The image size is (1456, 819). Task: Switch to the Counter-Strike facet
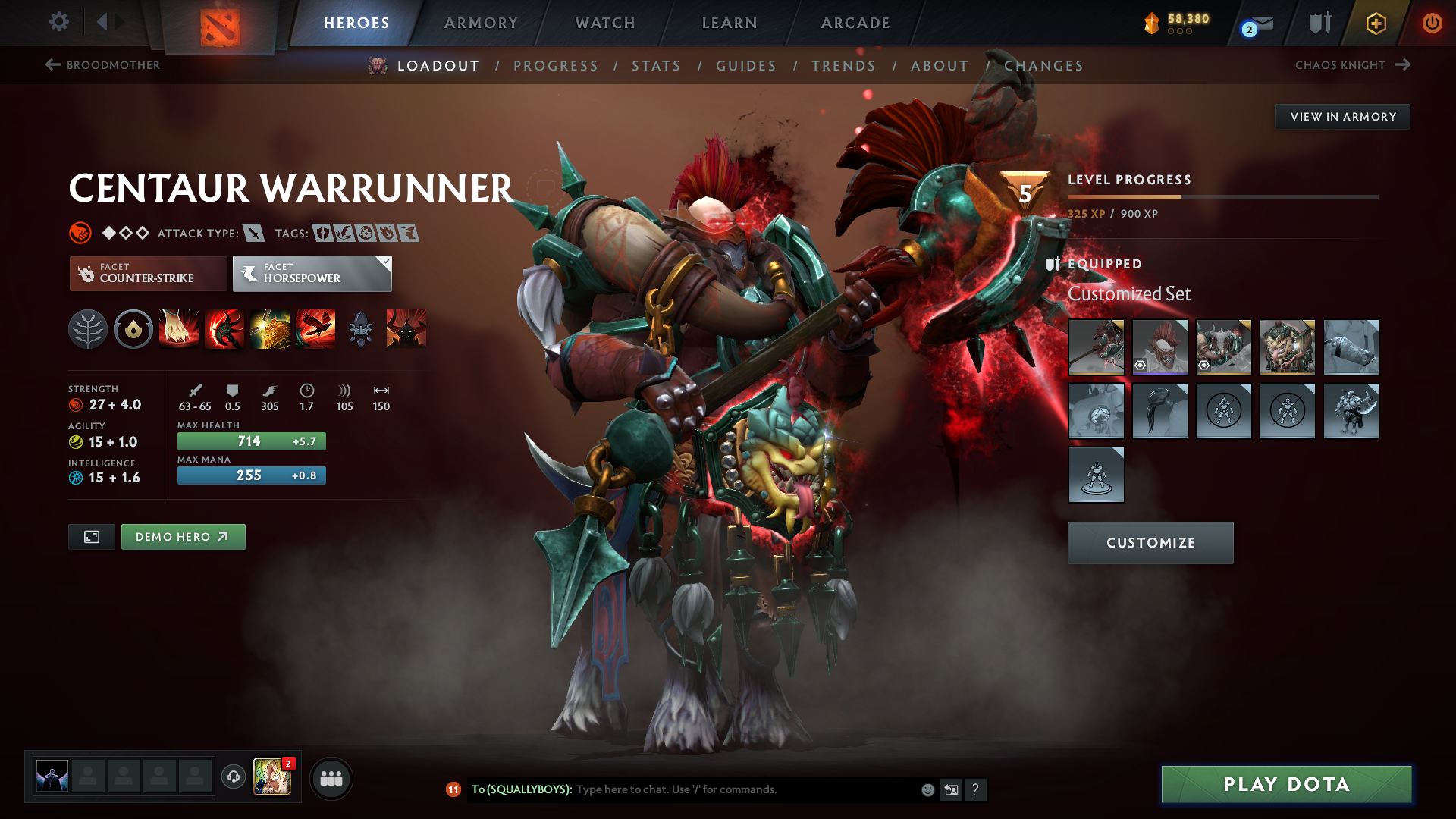tap(148, 273)
